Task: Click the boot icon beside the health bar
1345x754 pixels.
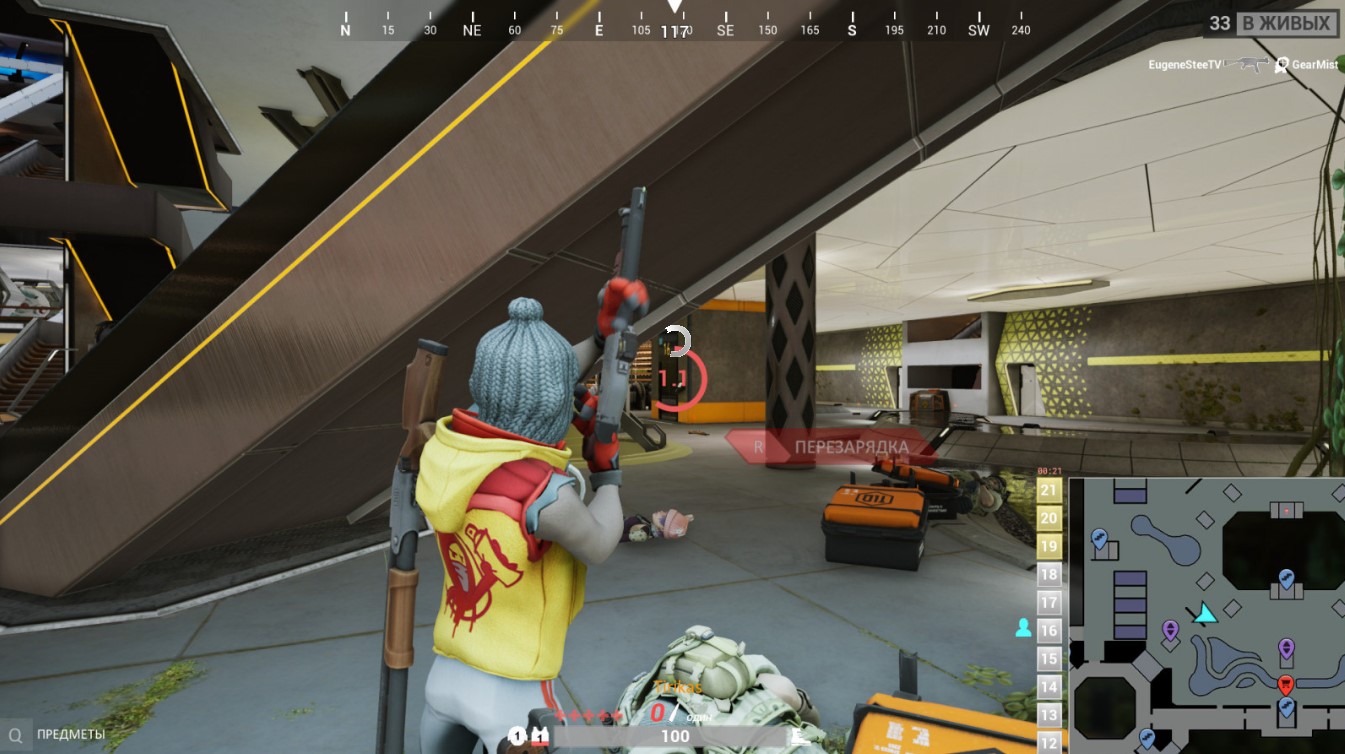Action: [799, 736]
